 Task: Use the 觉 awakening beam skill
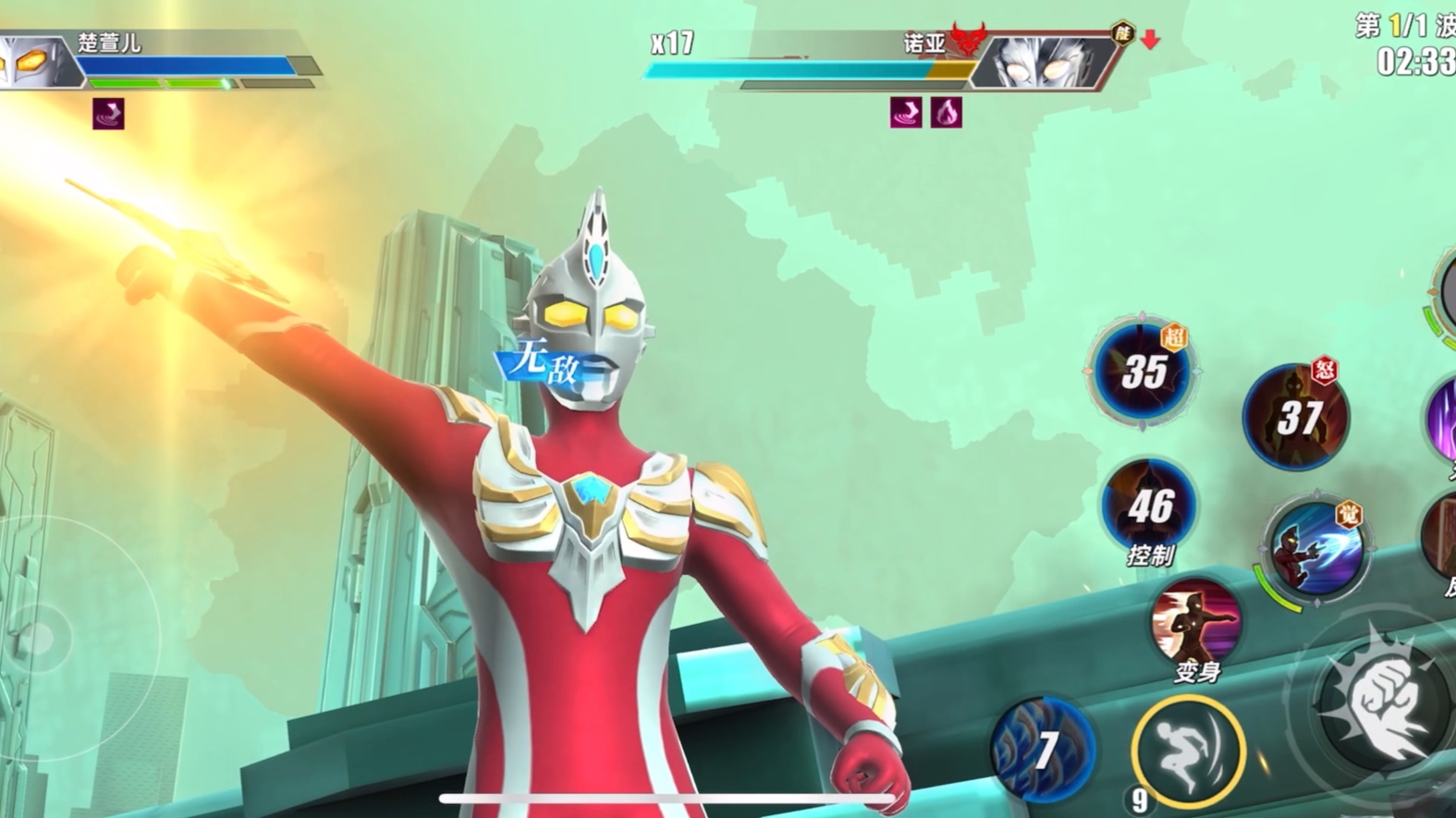click(1316, 549)
